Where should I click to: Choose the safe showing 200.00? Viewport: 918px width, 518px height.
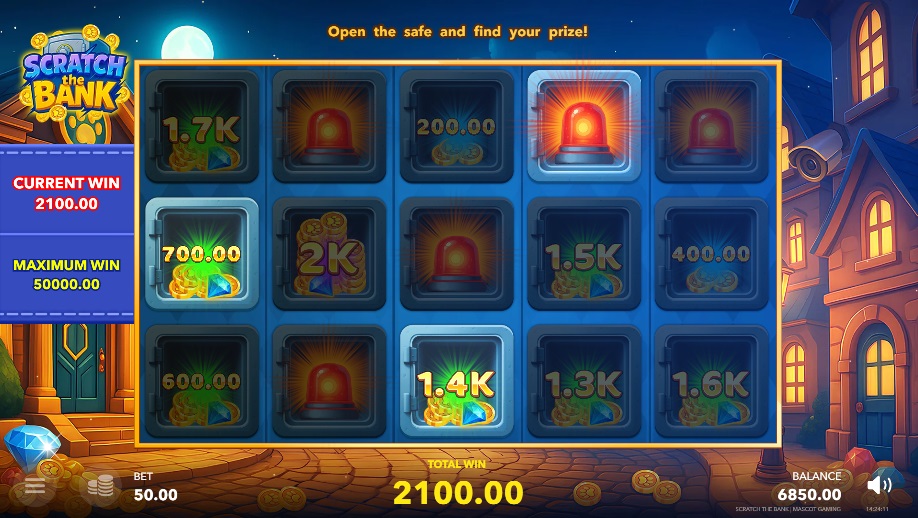point(456,127)
